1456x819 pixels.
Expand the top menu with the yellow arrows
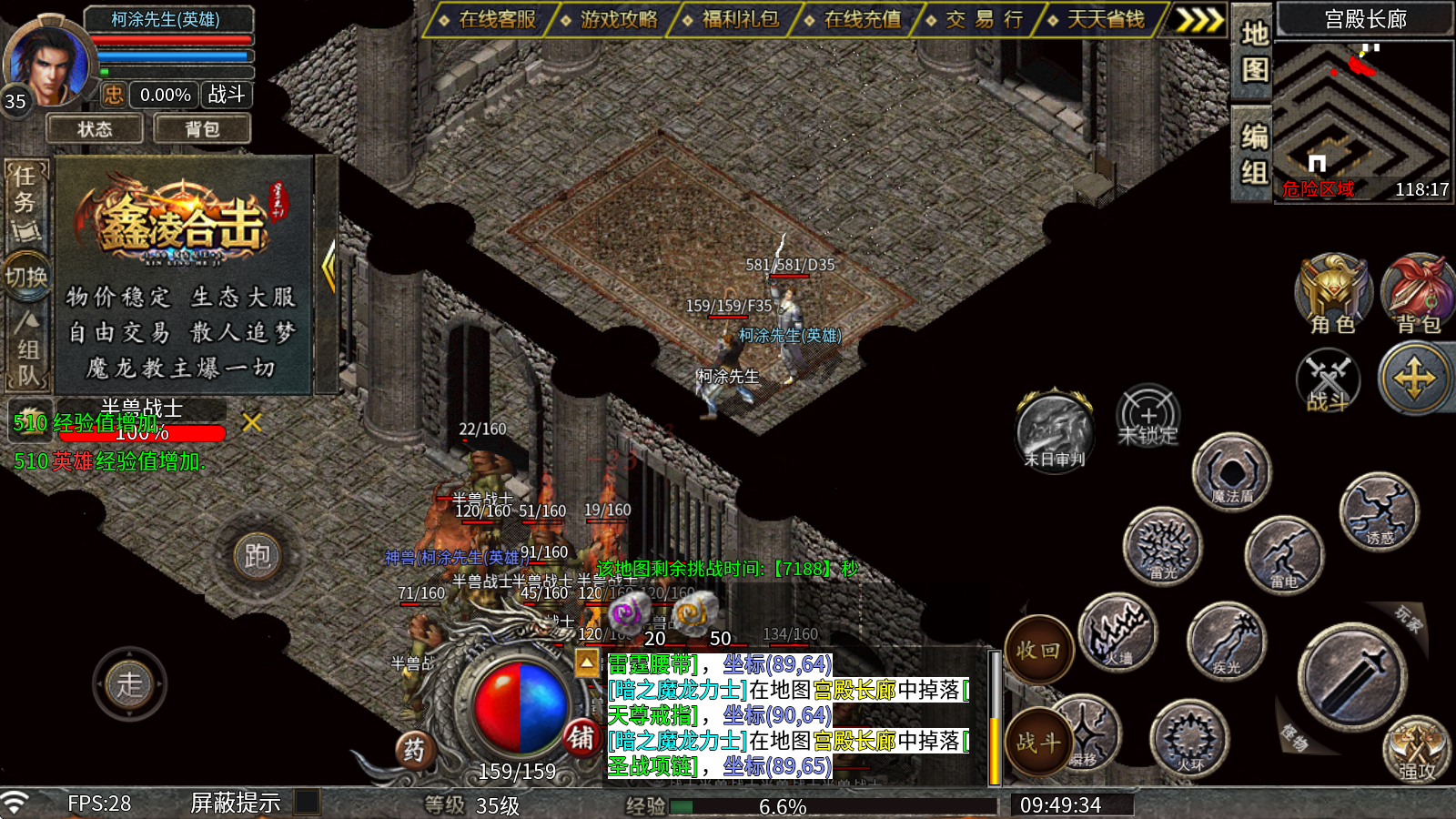click(x=1198, y=20)
